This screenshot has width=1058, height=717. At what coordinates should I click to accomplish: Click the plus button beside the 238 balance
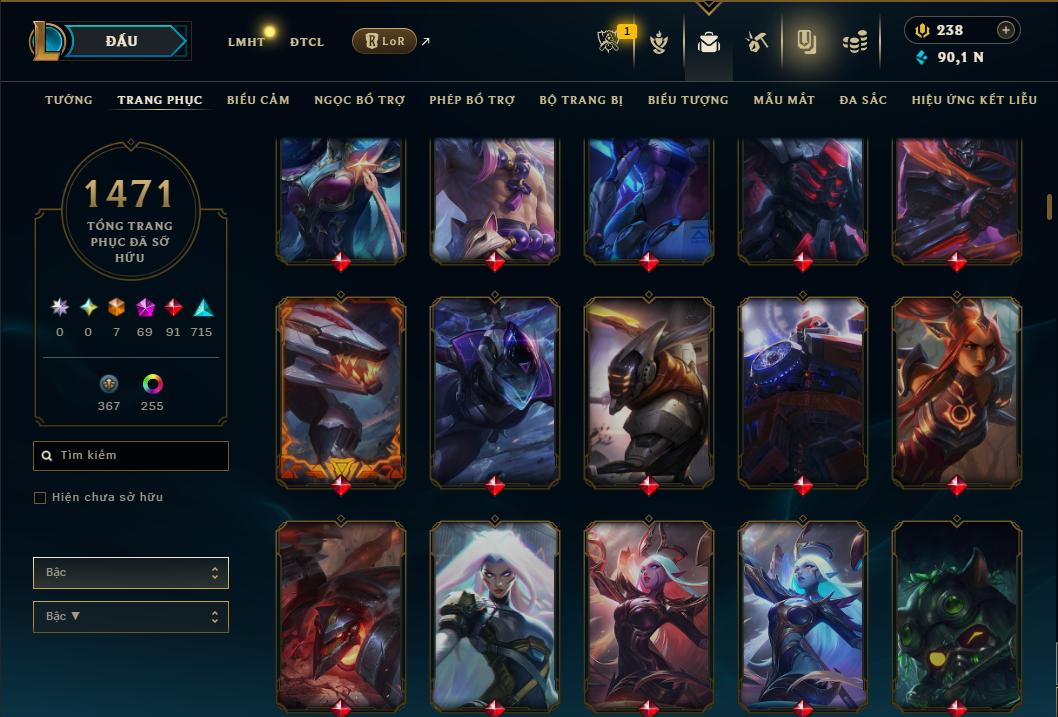(x=1006, y=31)
